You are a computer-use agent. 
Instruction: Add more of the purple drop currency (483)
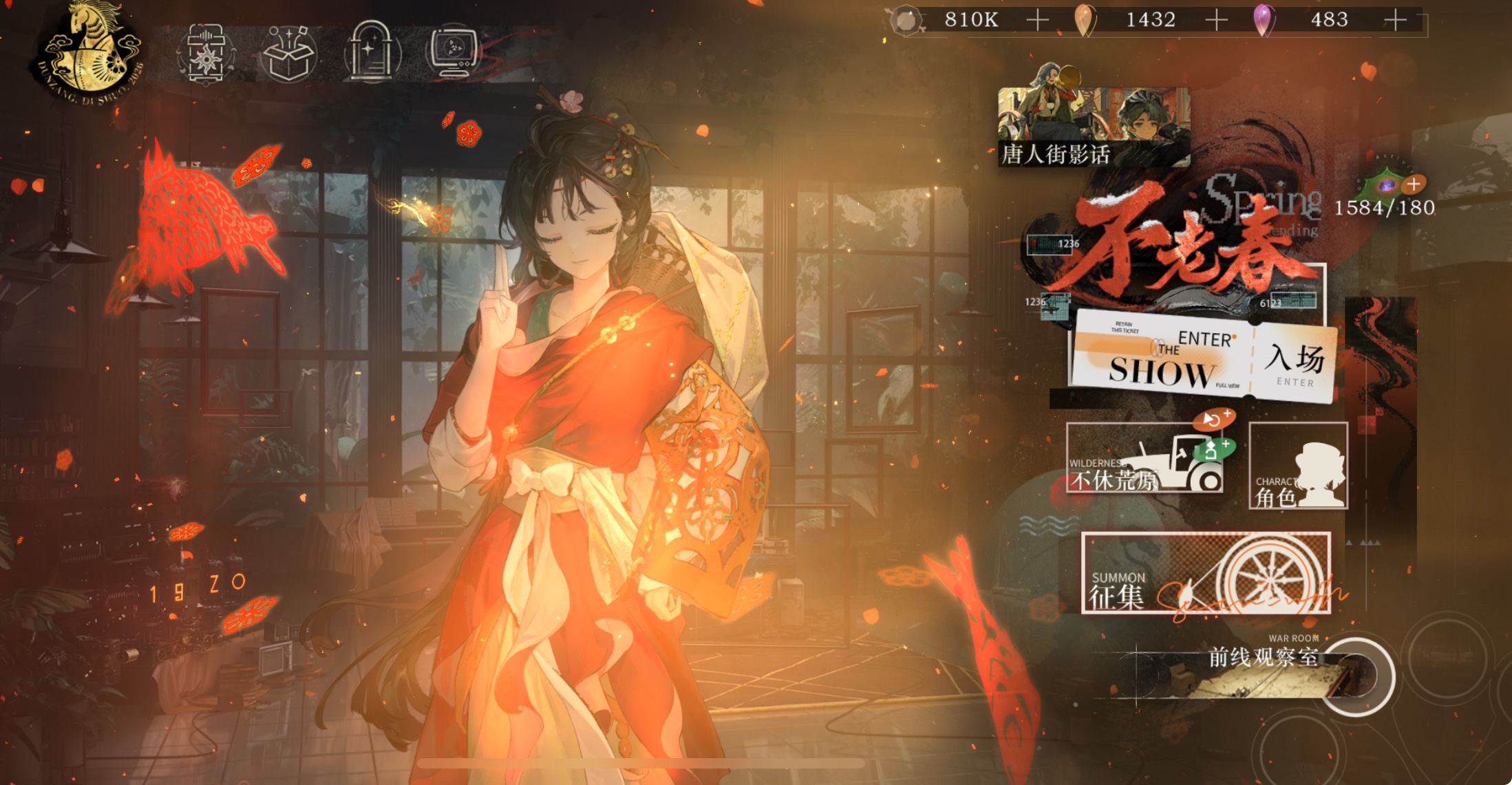(1395, 20)
